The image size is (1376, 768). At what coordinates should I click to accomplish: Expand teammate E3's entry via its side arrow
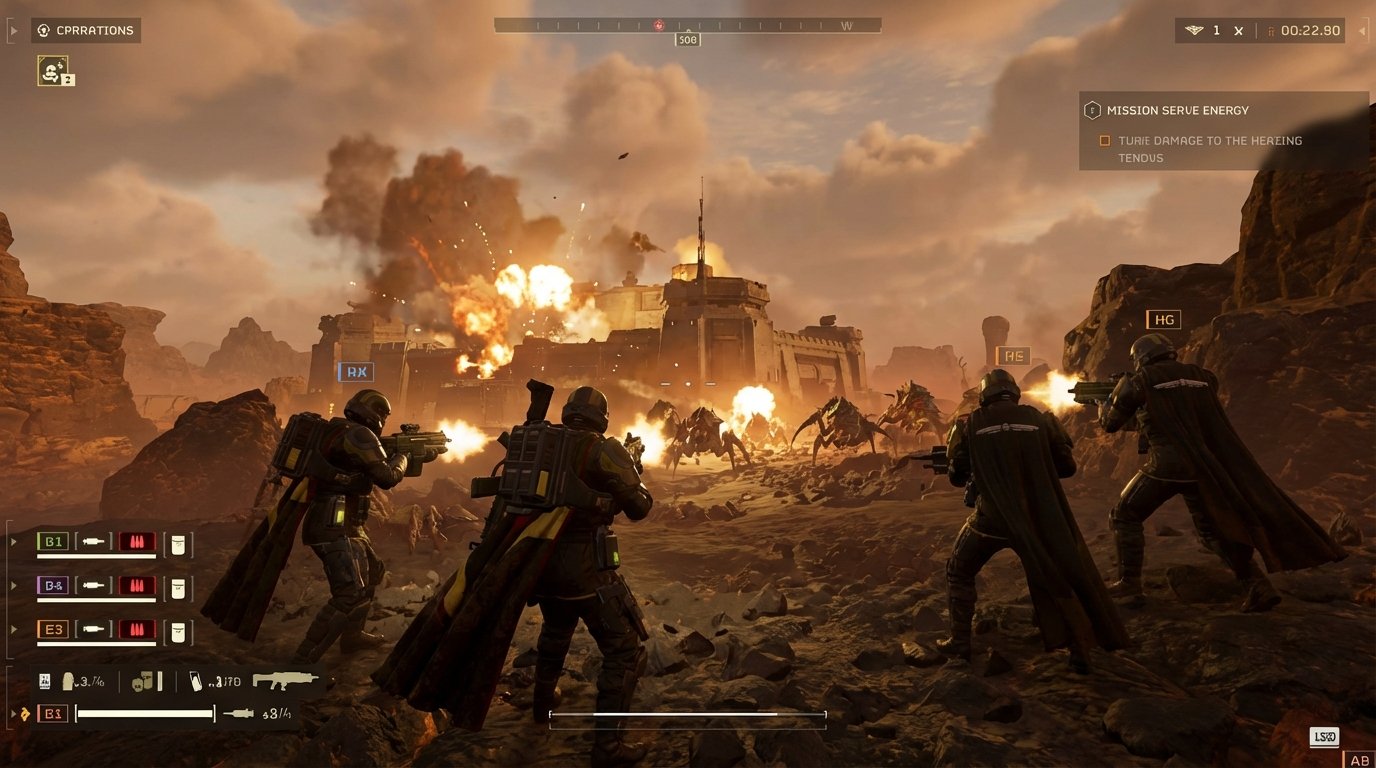(13, 629)
